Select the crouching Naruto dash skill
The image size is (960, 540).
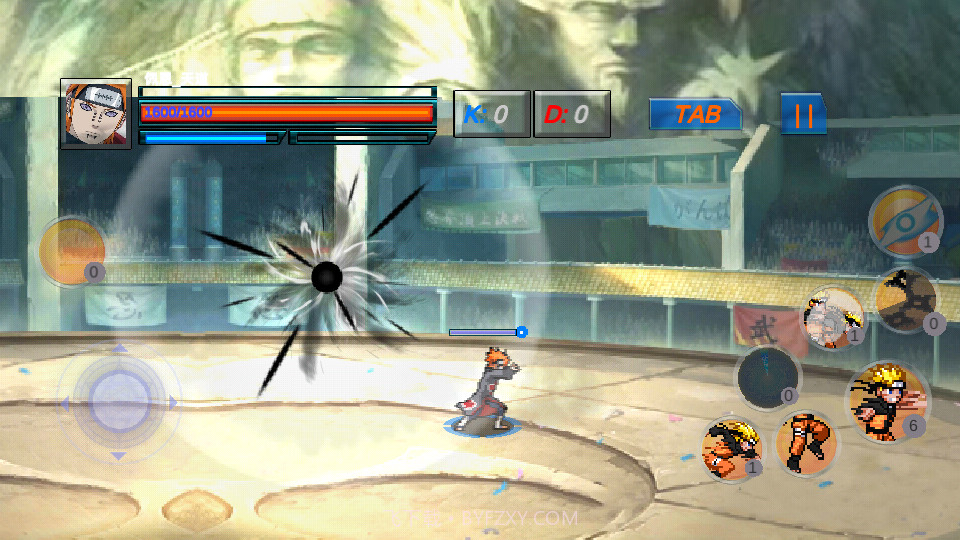(731, 447)
